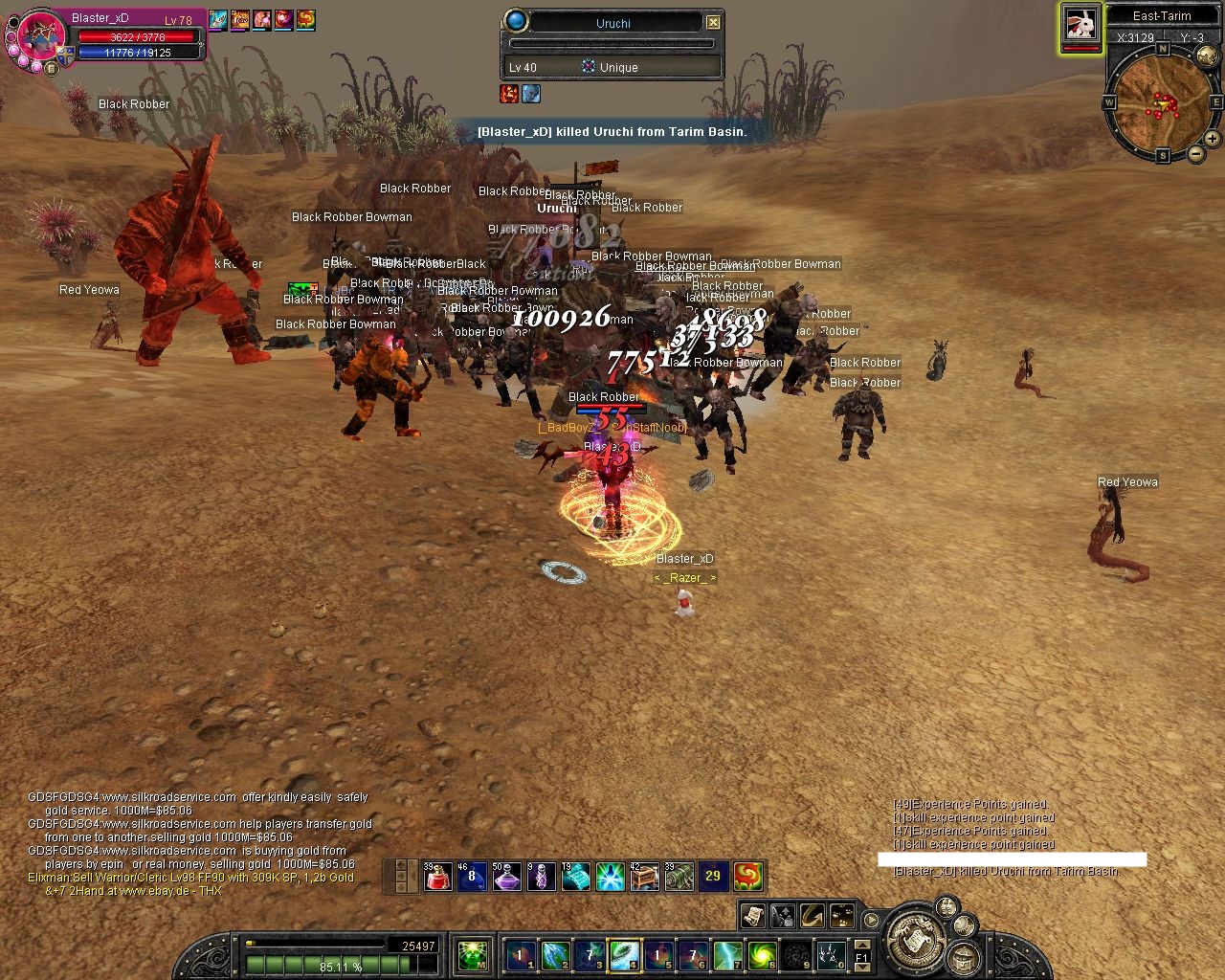Open the scroll icon in action bar
The width and height of the screenshot is (1225, 980).
[752, 916]
